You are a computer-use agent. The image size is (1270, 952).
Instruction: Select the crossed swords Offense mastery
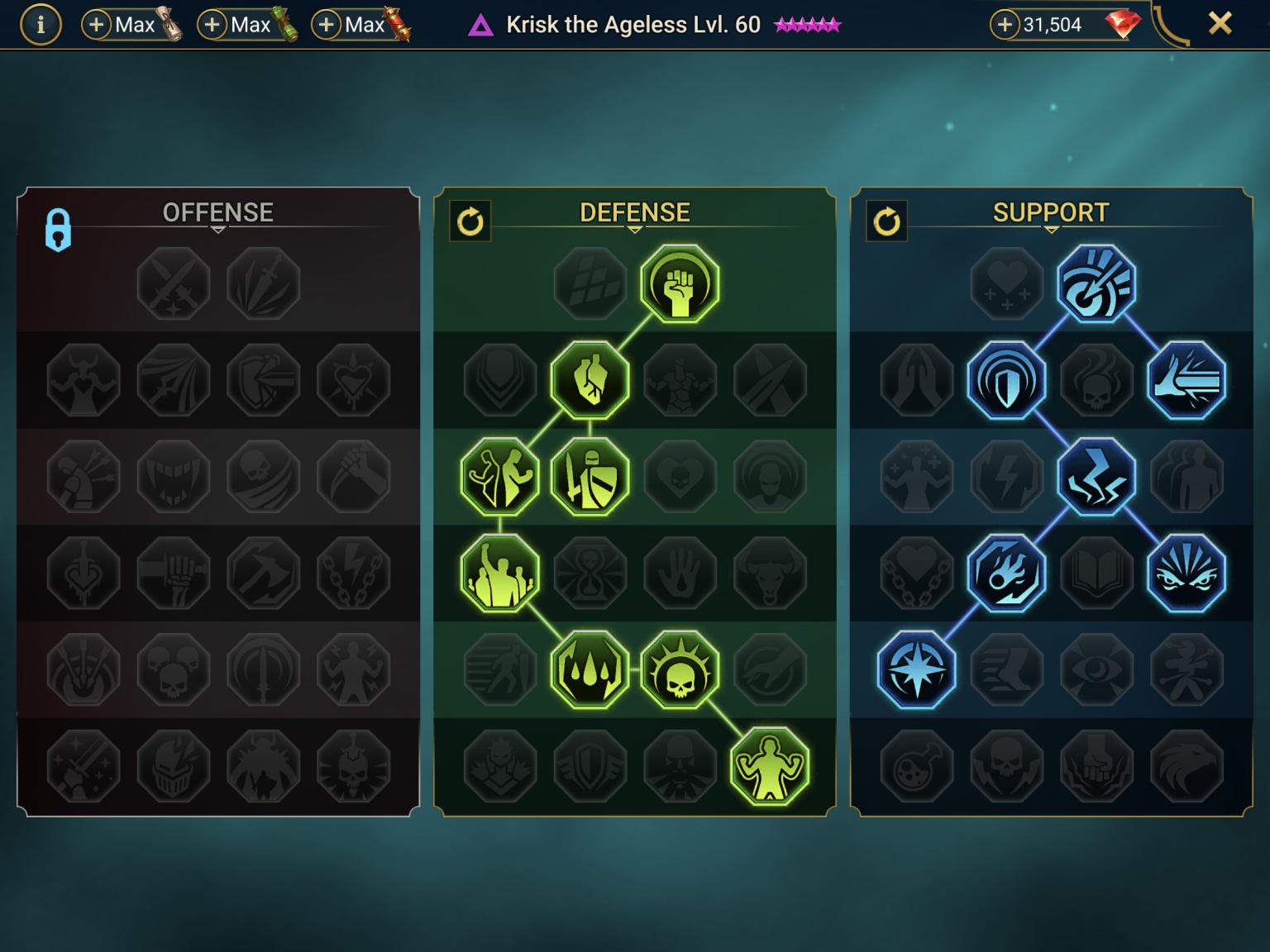coord(174,283)
